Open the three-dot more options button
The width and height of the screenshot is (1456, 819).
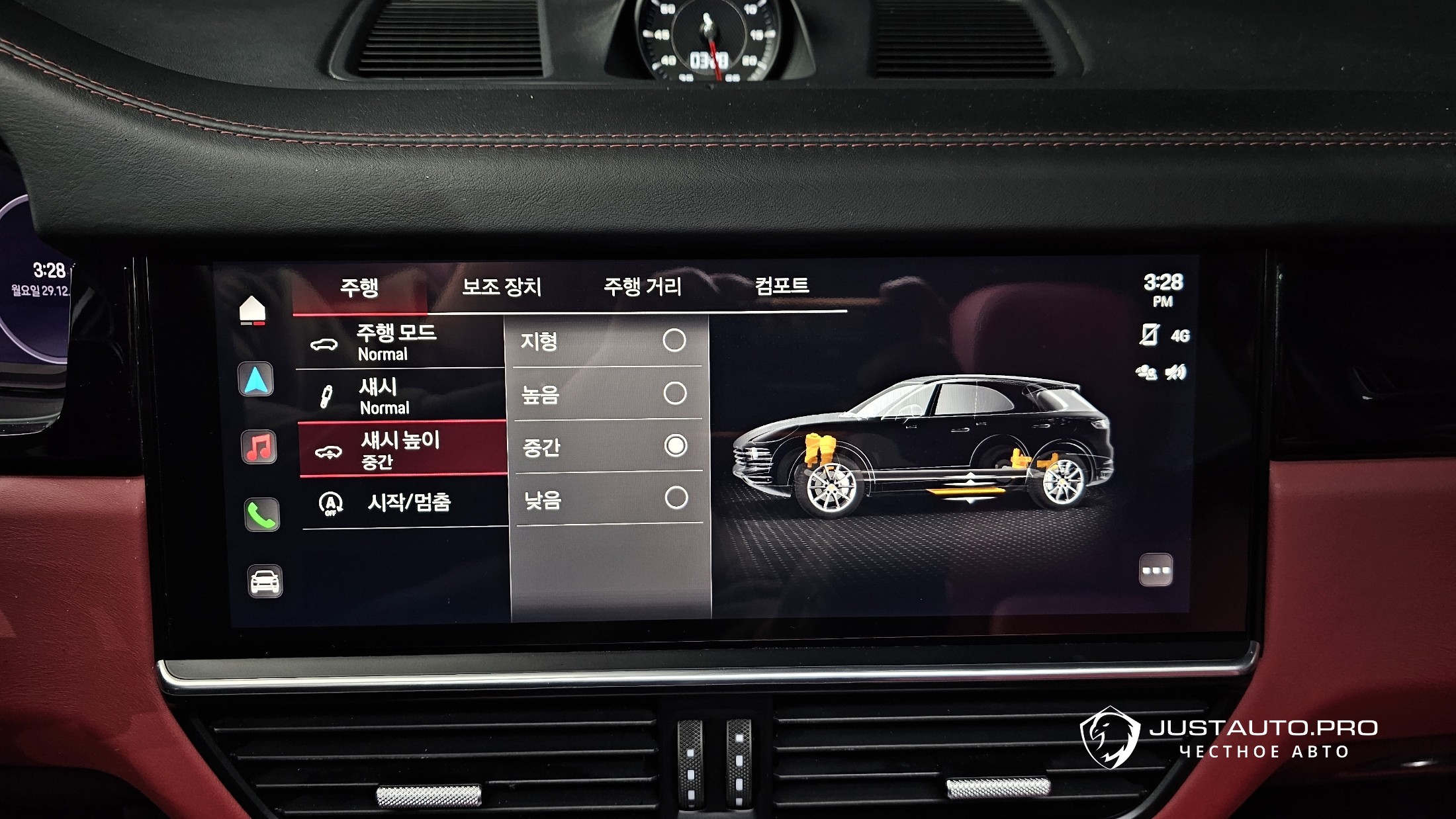1156,570
